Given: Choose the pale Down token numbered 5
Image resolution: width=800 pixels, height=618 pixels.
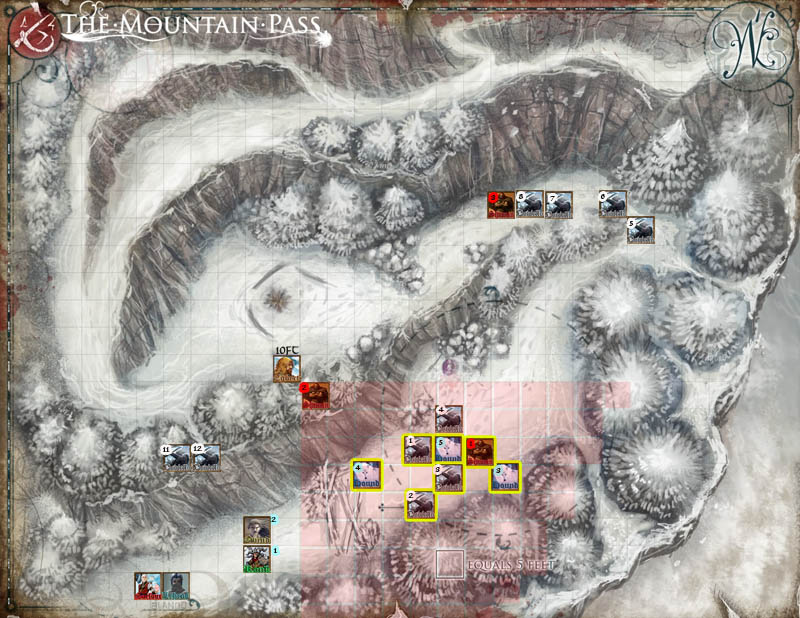Looking at the screenshot, I should [448, 451].
